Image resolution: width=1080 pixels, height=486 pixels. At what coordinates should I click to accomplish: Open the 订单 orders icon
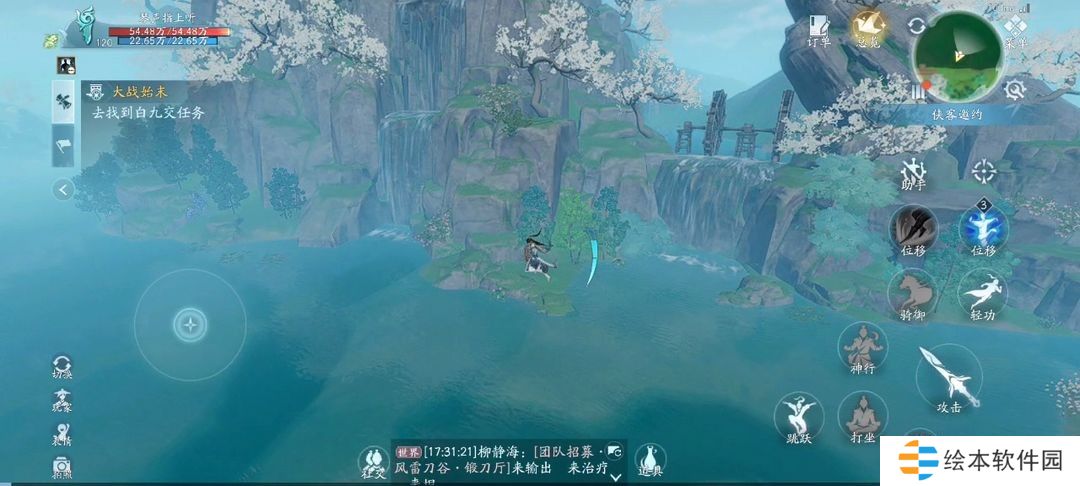[820, 30]
